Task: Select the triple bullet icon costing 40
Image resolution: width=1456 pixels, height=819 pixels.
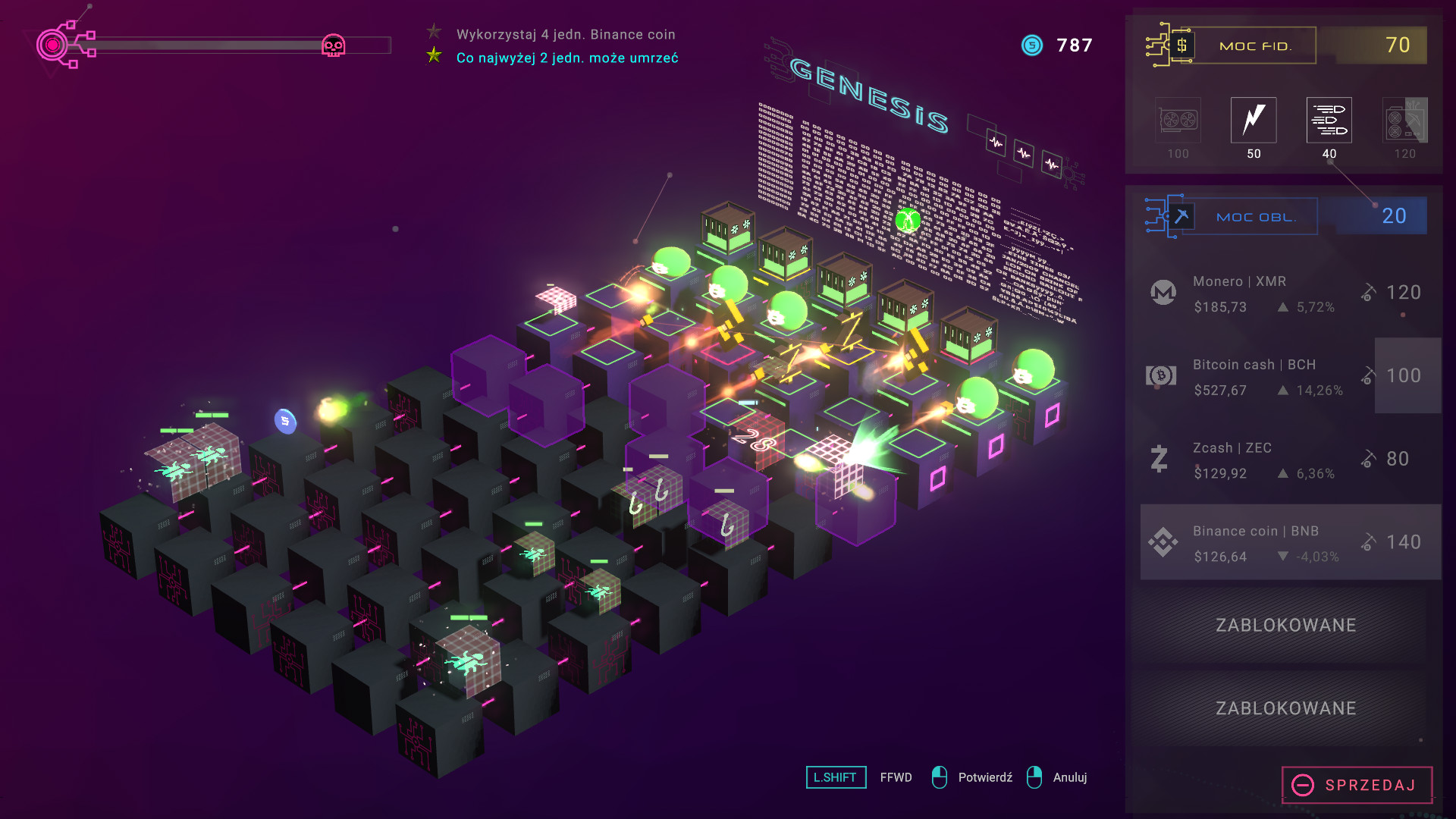Action: [1329, 120]
